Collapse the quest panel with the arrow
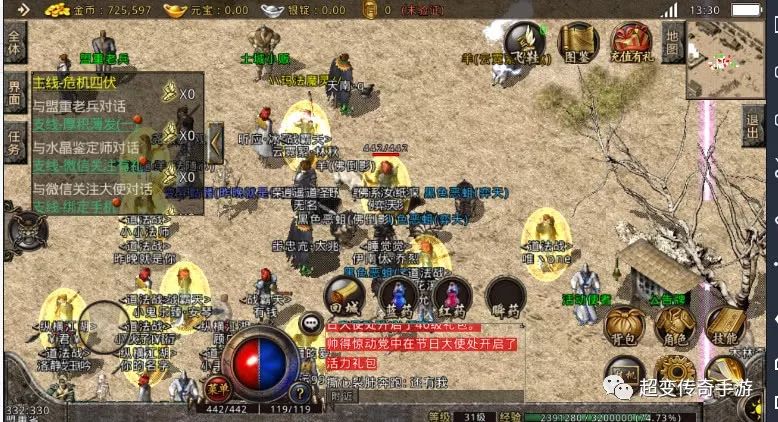Screen dimensions: 778x422 click(216, 143)
